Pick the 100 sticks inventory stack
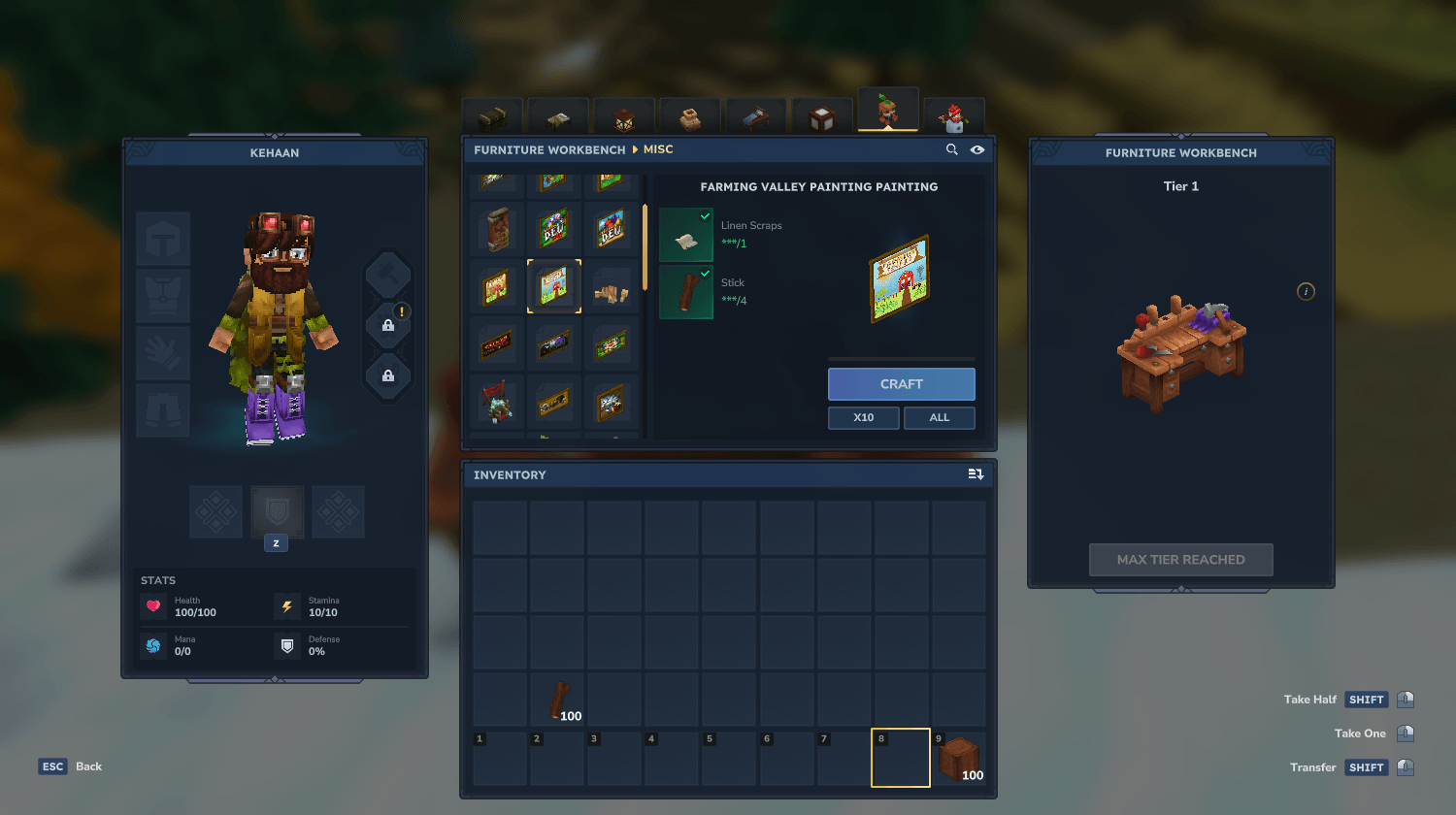The width and height of the screenshot is (1456, 815). pyautogui.click(x=558, y=701)
